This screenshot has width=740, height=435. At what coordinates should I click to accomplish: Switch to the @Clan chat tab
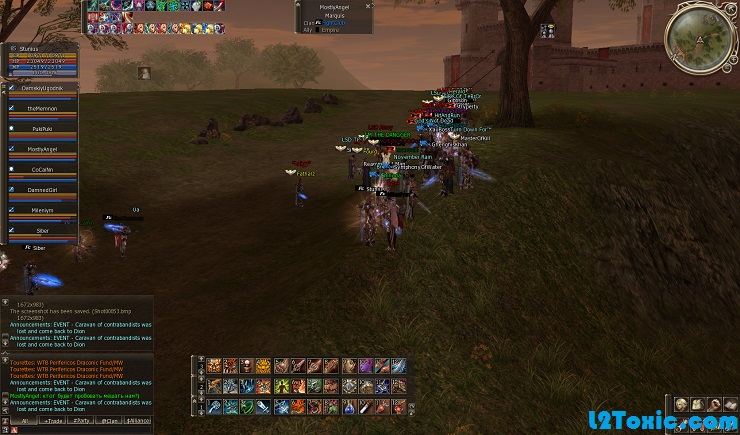tap(110, 421)
